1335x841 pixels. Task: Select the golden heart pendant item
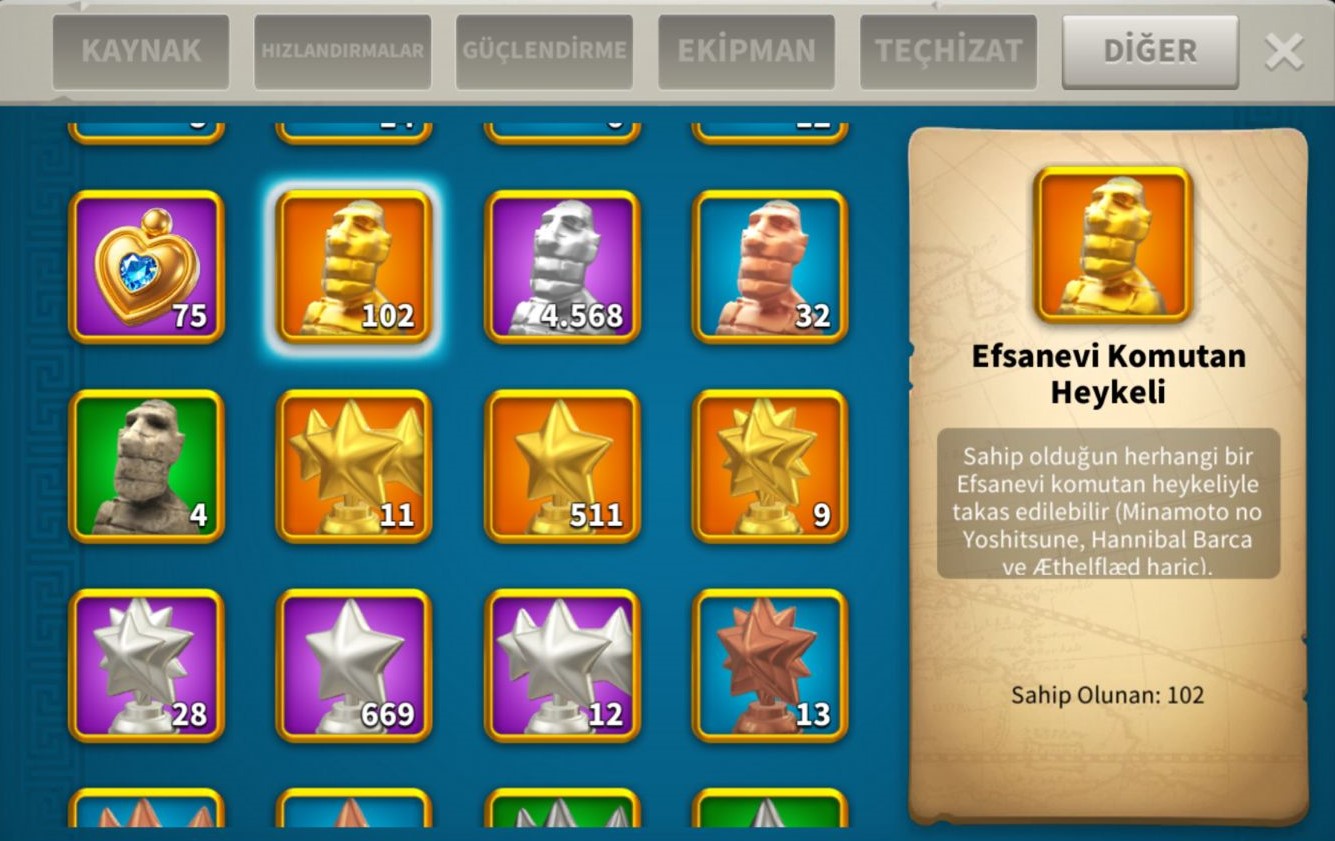pyautogui.click(x=146, y=267)
